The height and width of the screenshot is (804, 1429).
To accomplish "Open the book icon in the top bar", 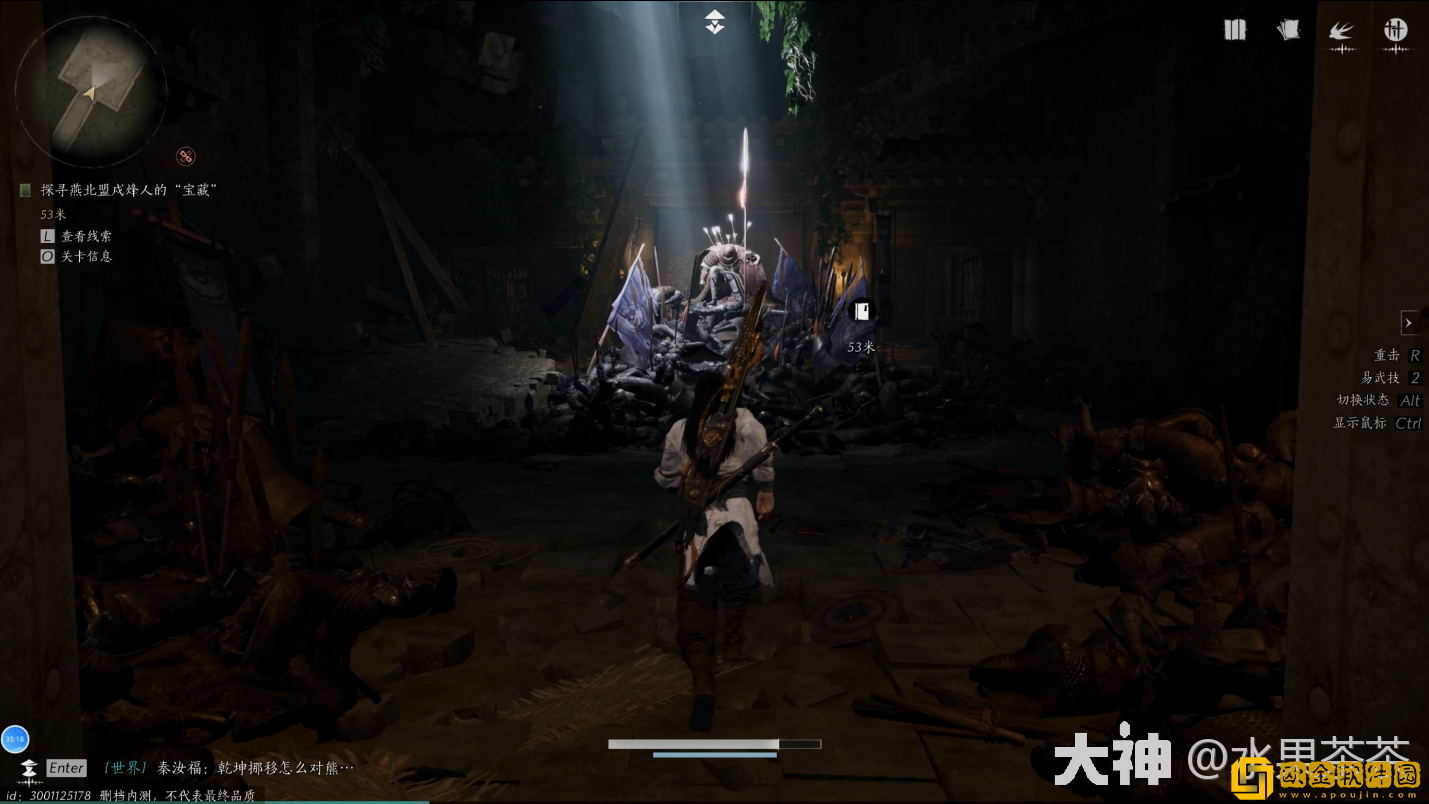I will tap(1235, 30).
